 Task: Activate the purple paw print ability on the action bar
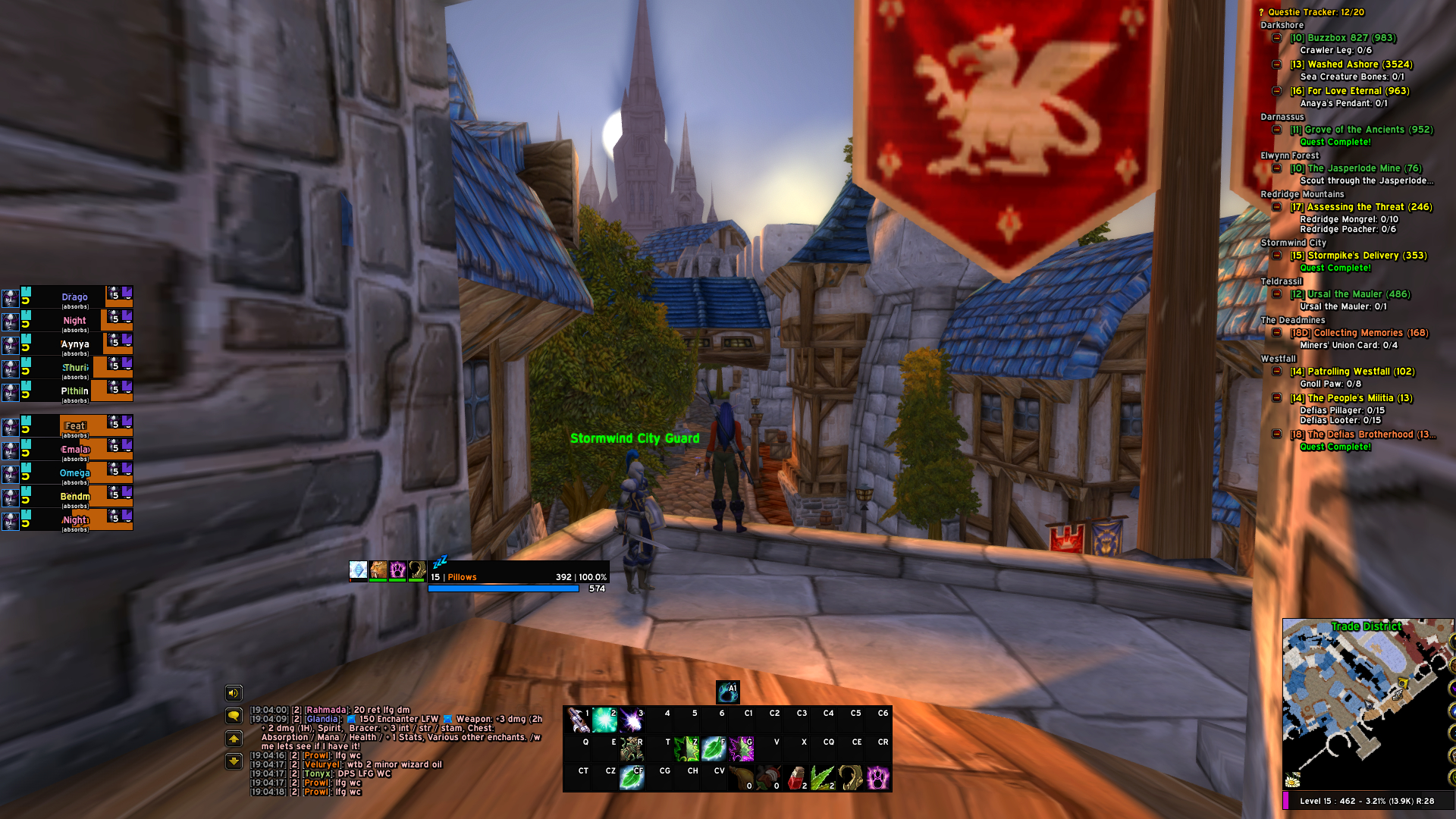tap(877, 777)
